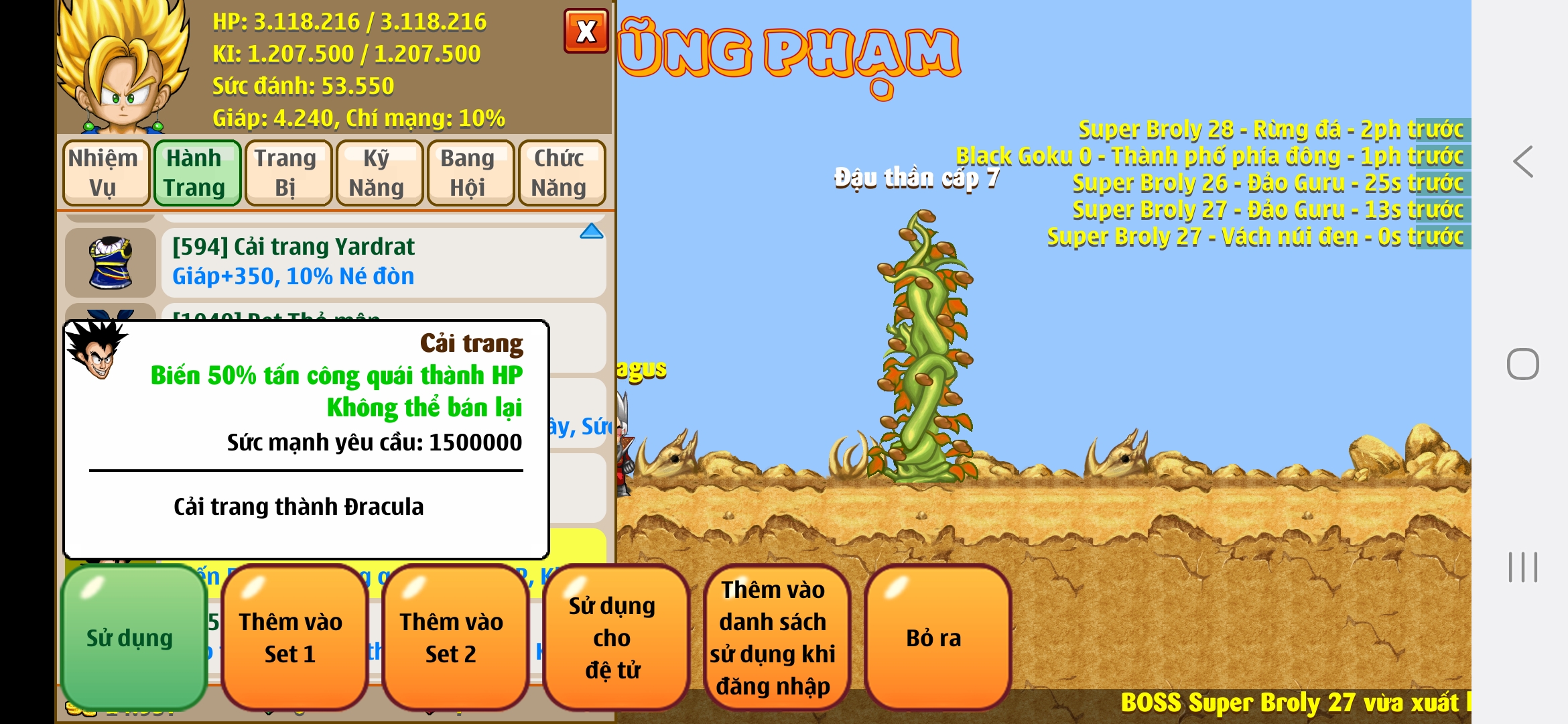Switch to the Nhiệm Vụ tab

point(105,172)
